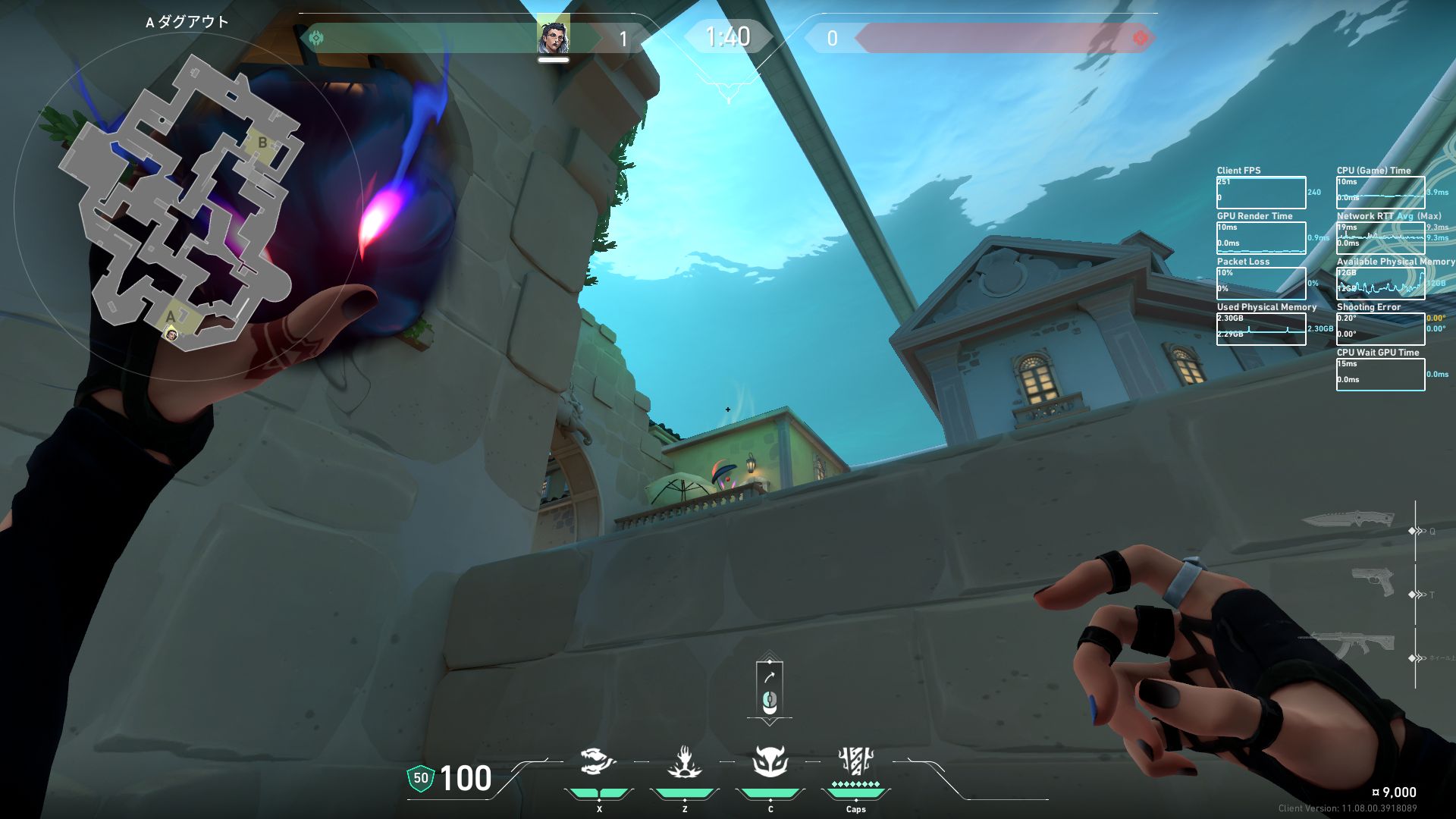Screen dimensions: 1456x819
Task: Click the agent portrait in top bar
Action: tap(553, 37)
